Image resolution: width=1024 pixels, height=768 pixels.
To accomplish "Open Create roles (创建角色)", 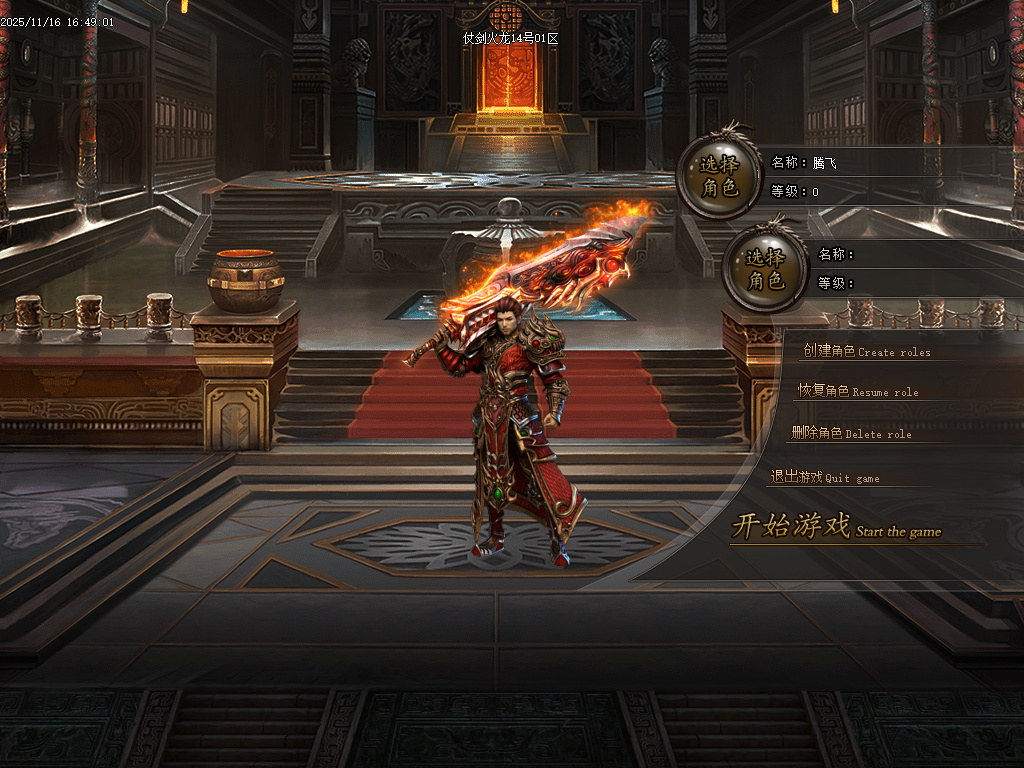I will pyautogui.click(x=866, y=352).
